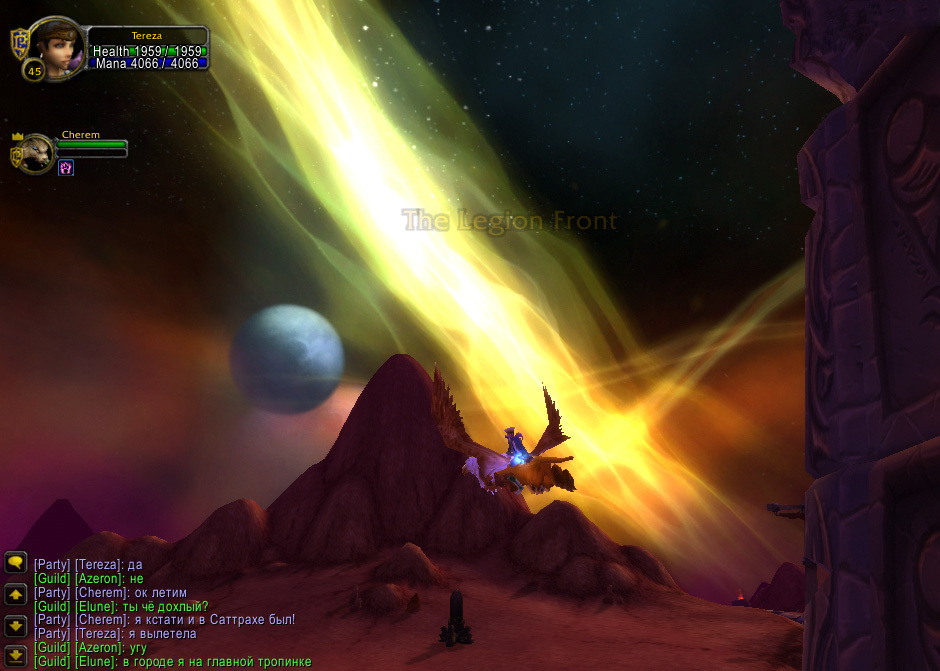940x671 pixels.
Task: Click the purple paw buff under Cherem
Action: tap(66, 167)
